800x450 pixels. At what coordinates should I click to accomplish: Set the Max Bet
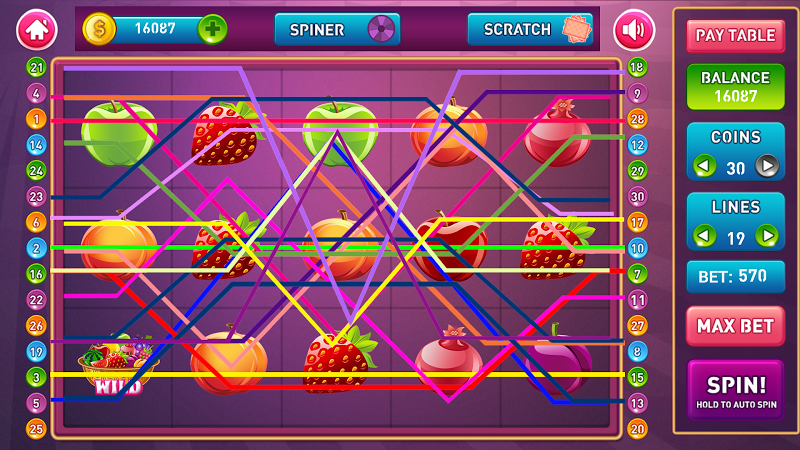coord(735,326)
